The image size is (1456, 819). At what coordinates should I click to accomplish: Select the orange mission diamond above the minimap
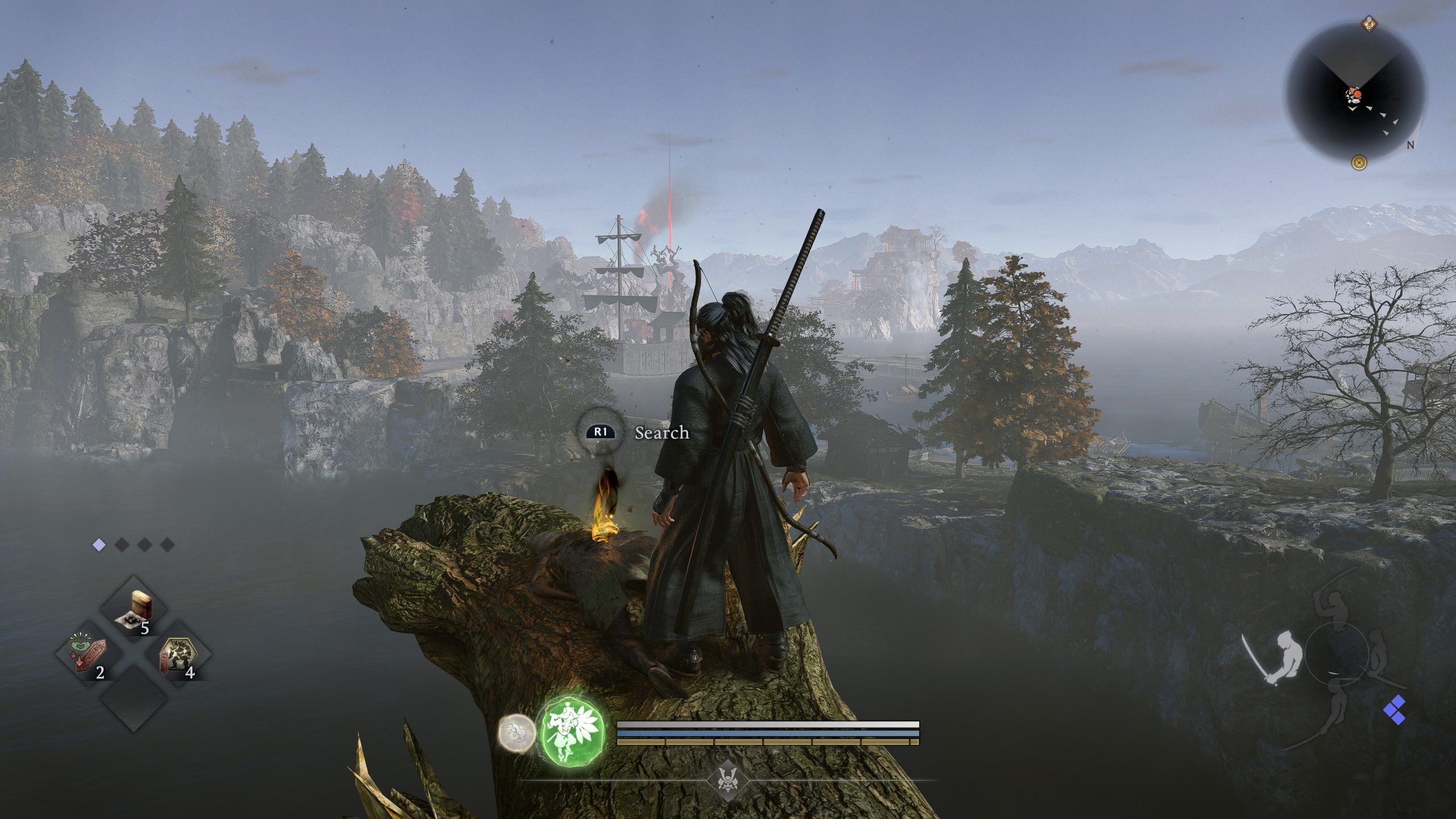1369,24
